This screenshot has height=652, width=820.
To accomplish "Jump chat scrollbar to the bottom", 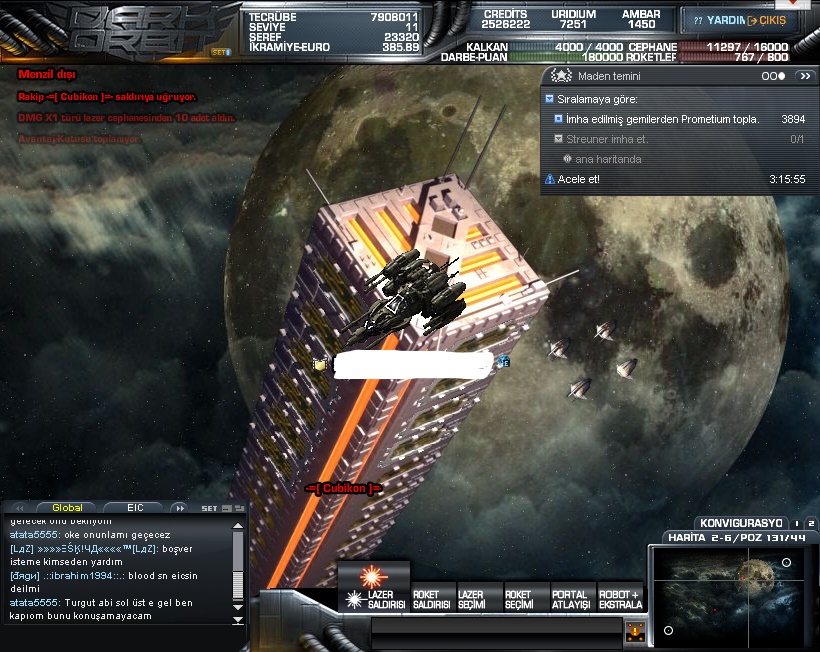I will (238, 620).
